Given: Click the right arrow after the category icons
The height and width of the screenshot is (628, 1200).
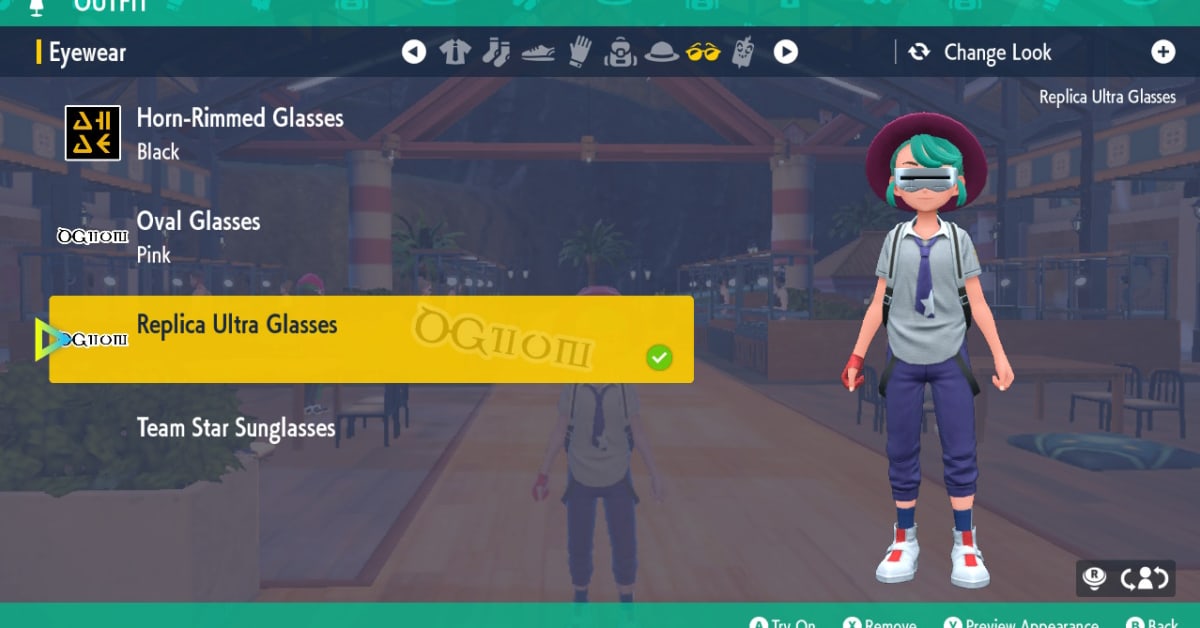Looking at the screenshot, I should [x=786, y=52].
